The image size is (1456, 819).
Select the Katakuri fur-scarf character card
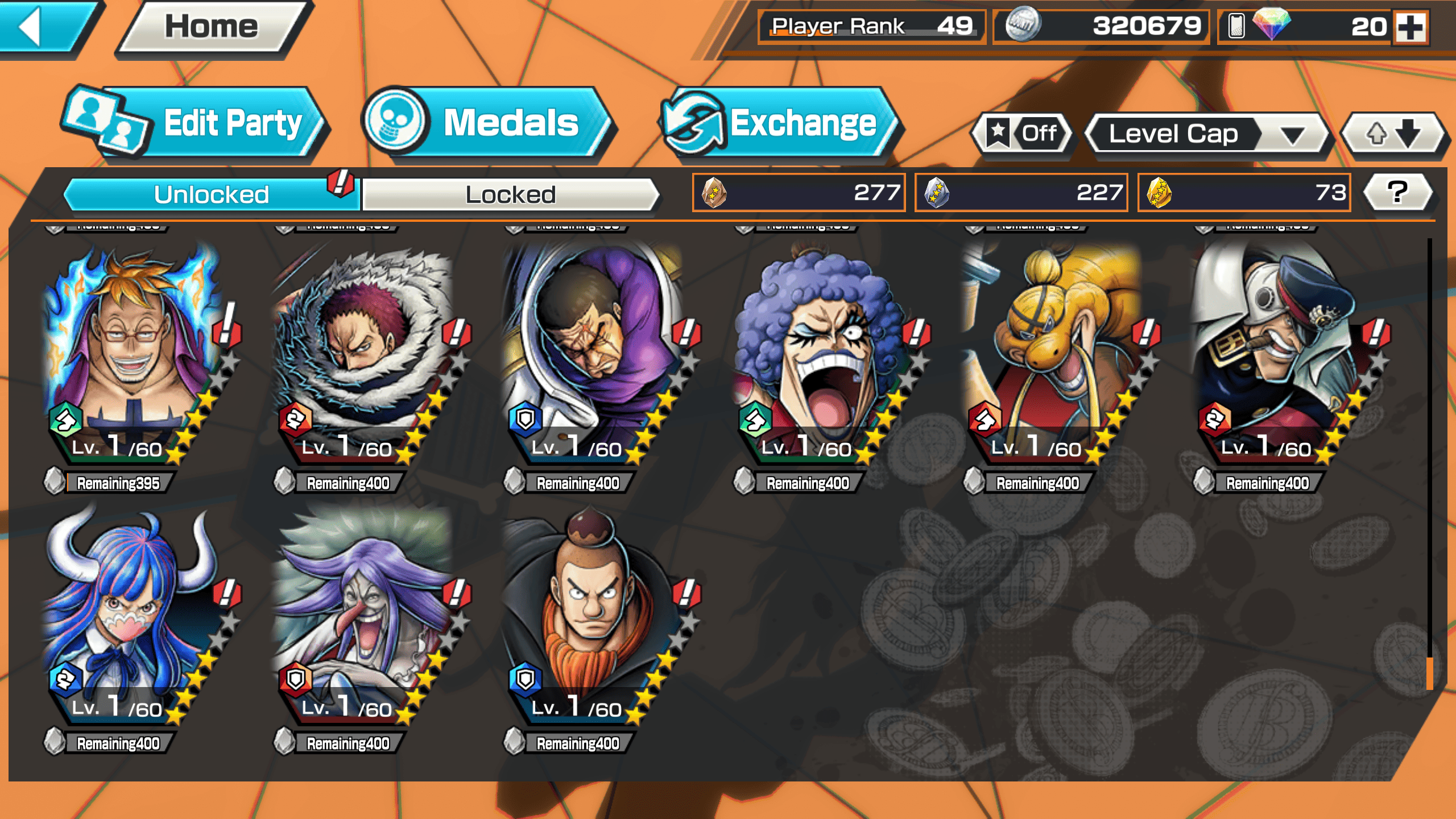click(364, 353)
